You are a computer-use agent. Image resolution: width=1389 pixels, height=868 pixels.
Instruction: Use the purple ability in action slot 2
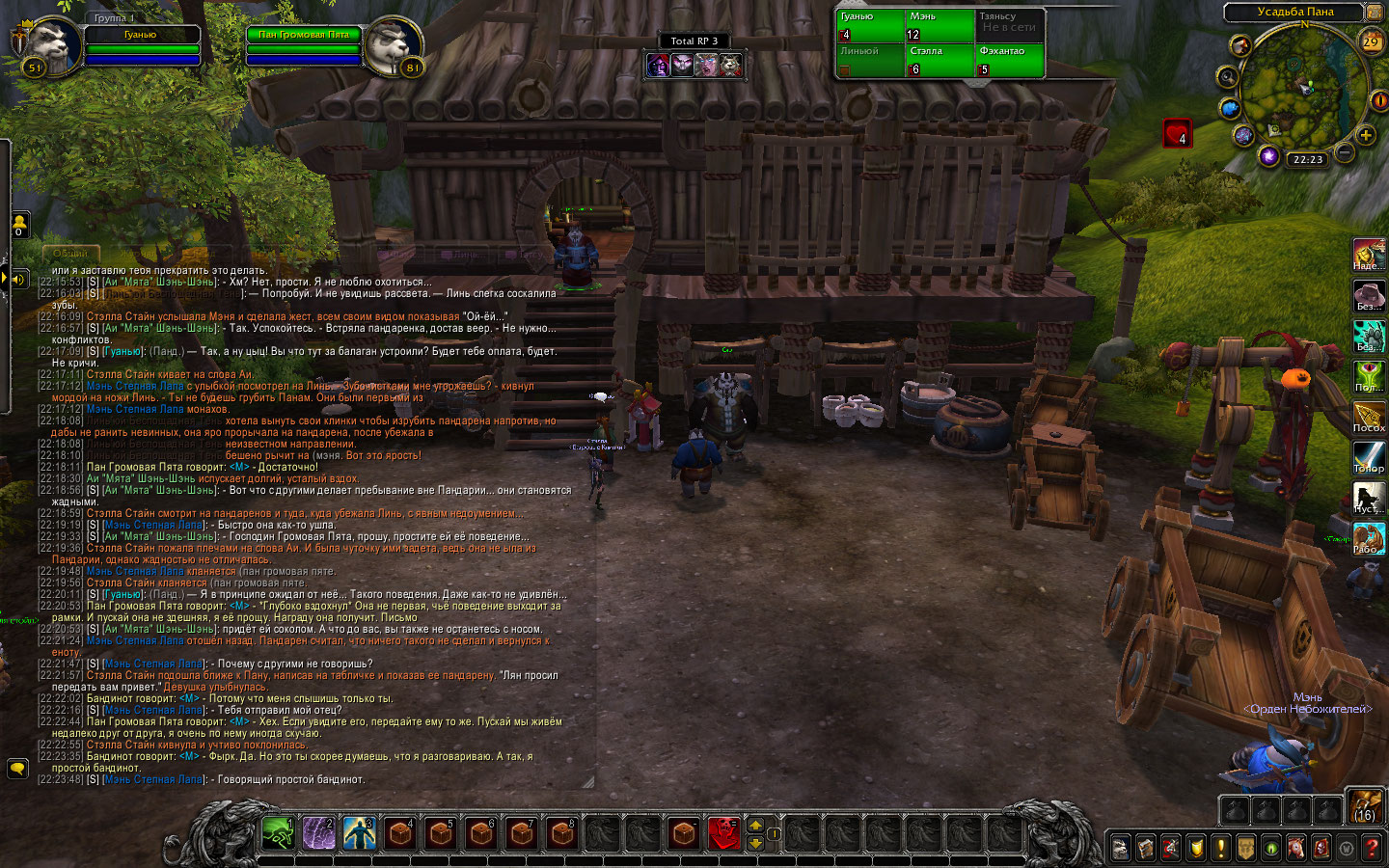[x=319, y=833]
